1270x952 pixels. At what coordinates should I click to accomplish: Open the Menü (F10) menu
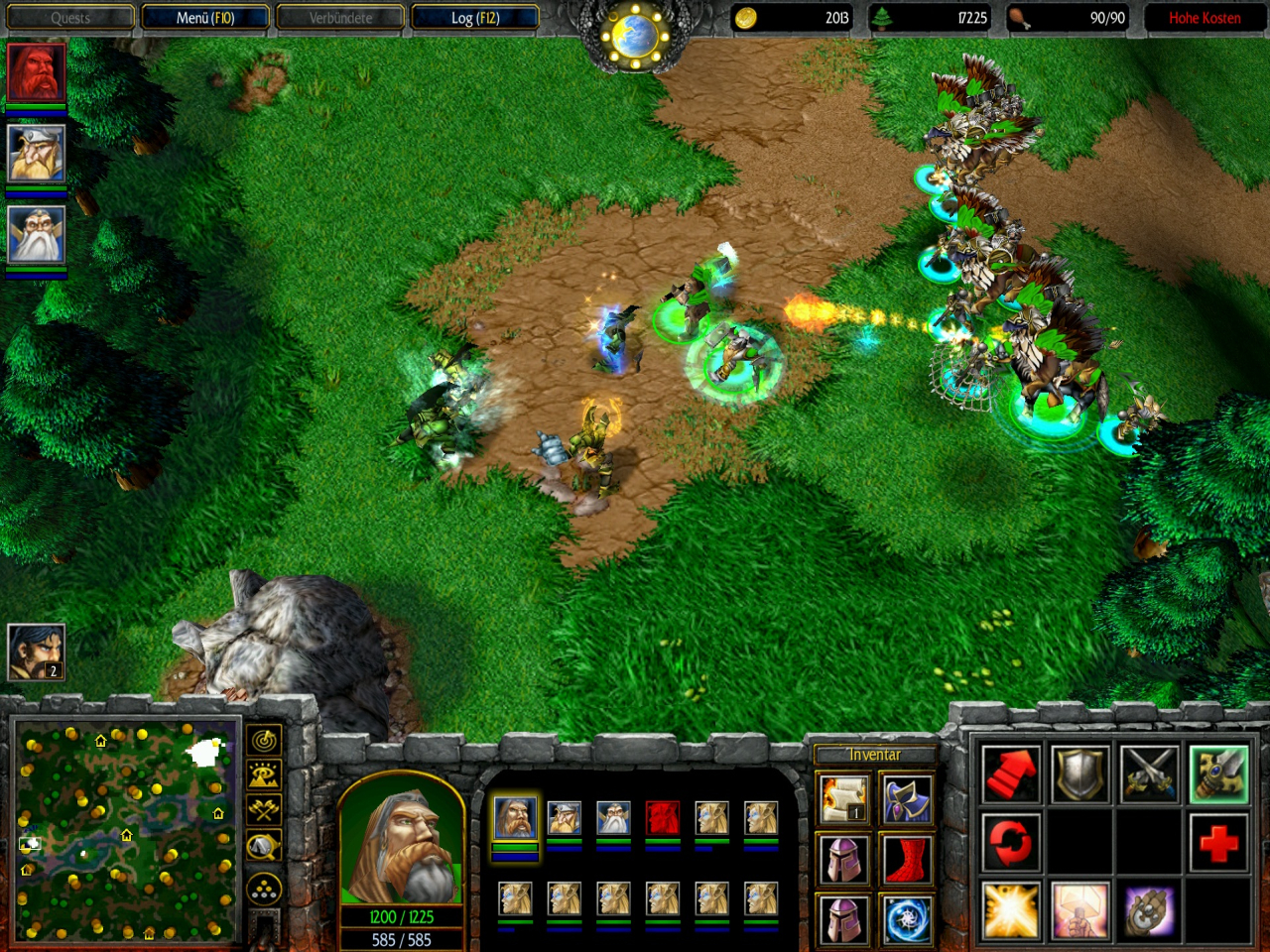coord(205,18)
